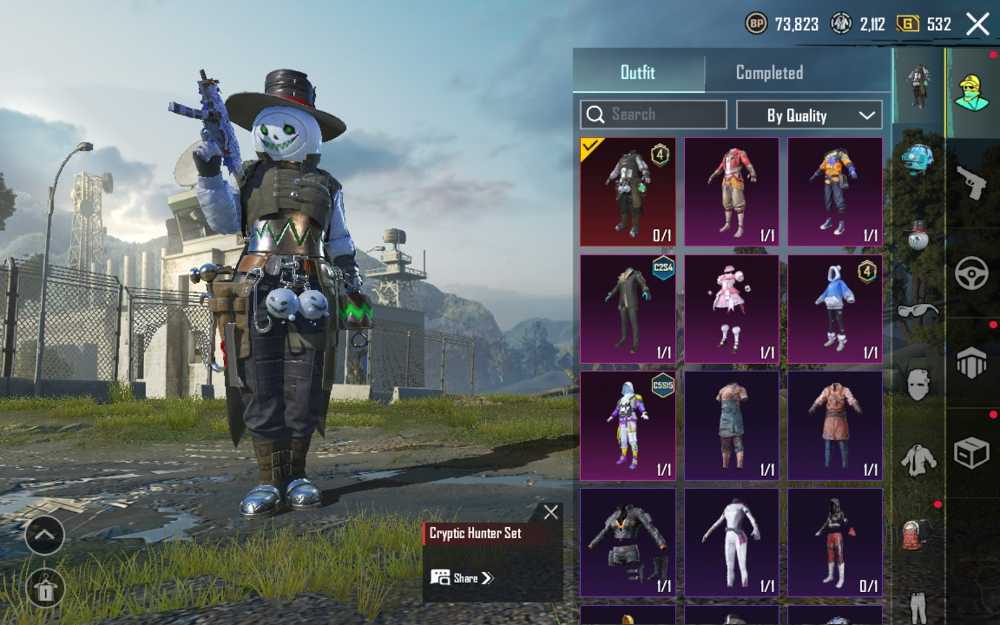The height and width of the screenshot is (625, 1000).
Task: Click the up-arrow expand button
Action: coord(45,535)
